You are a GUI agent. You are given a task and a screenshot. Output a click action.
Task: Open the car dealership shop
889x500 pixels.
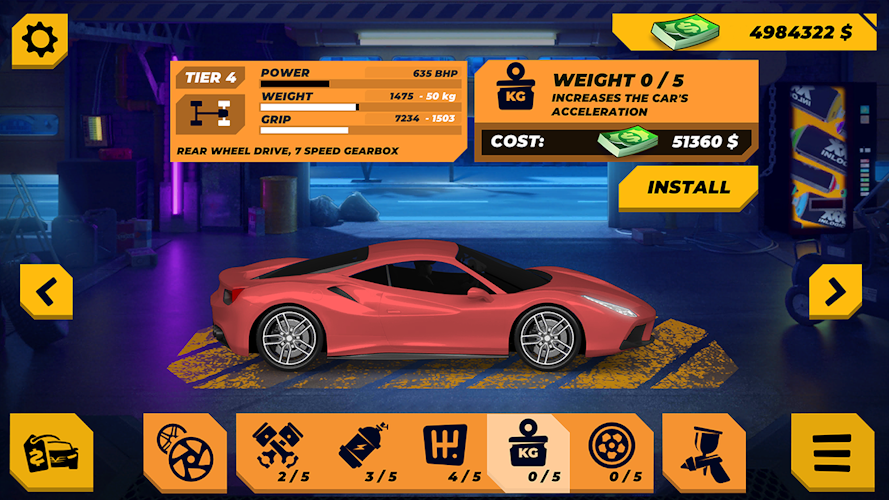[x=51, y=453]
